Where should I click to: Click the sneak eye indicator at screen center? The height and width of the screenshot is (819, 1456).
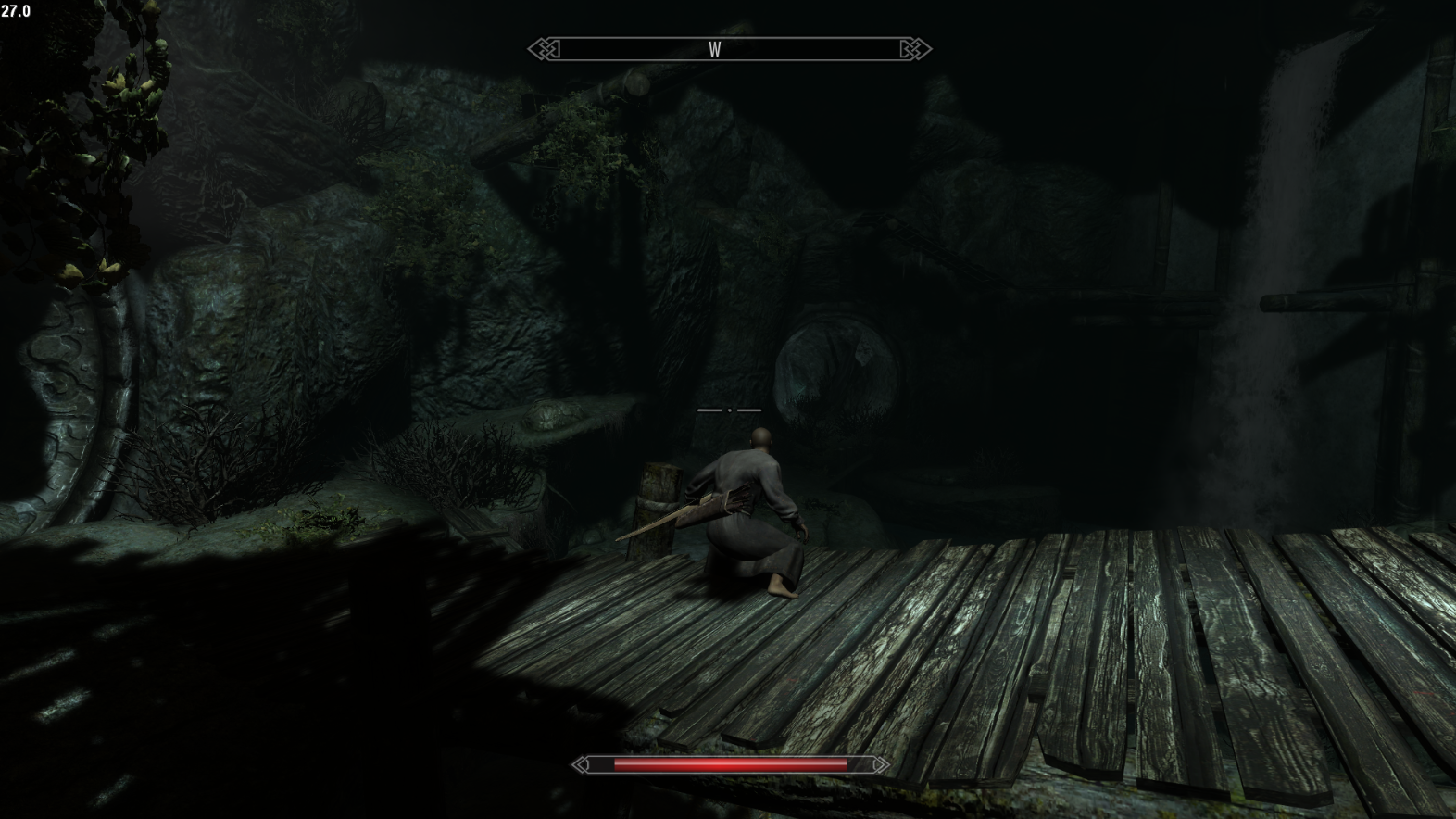click(731, 409)
